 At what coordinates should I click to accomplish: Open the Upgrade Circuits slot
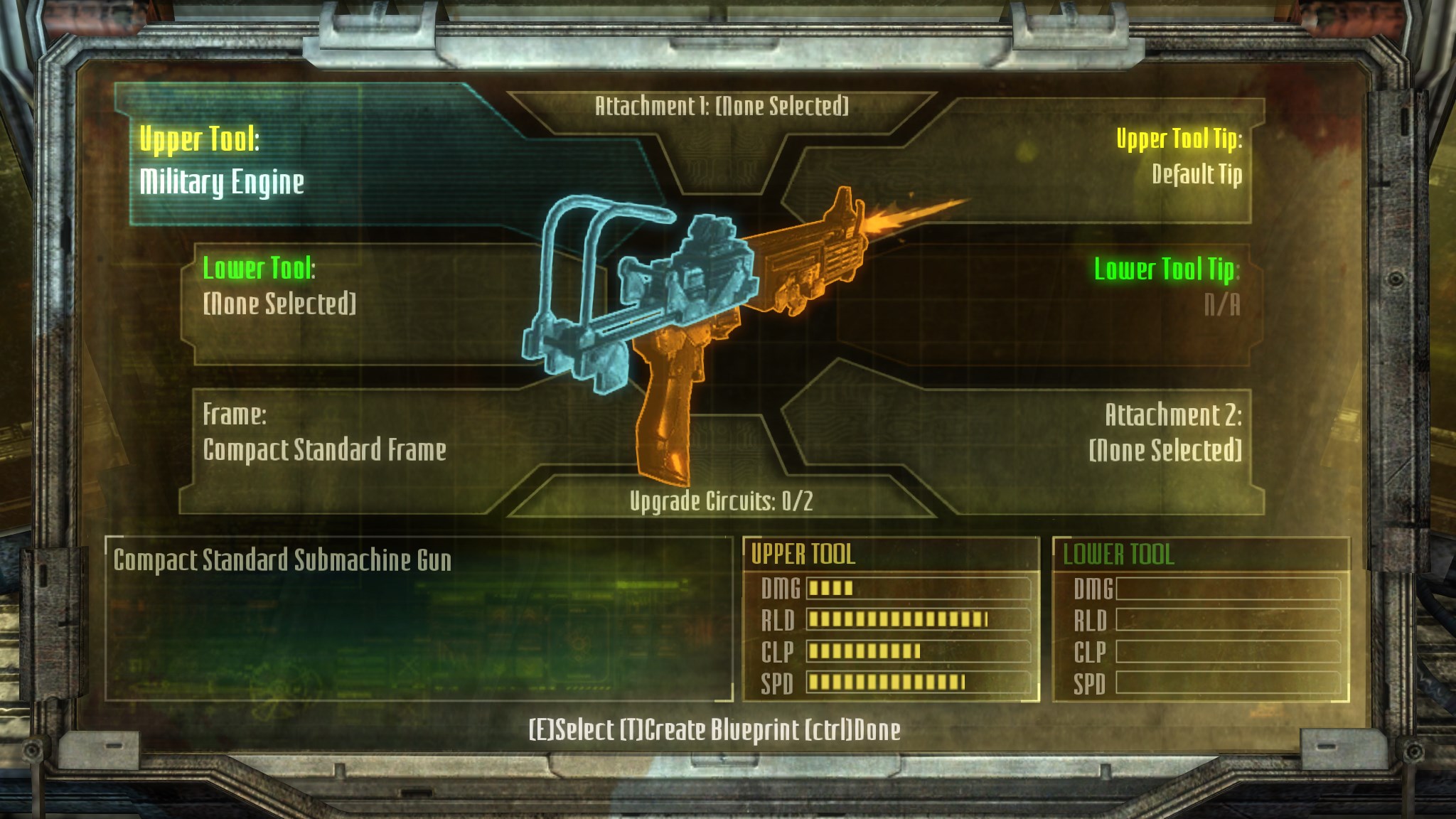click(x=721, y=501)
